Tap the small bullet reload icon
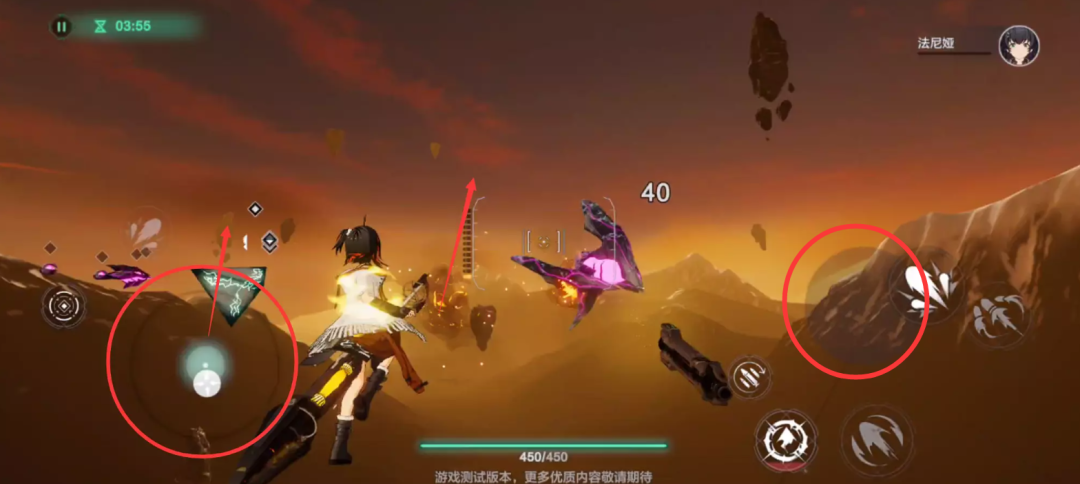The height and width of the screenshot is (484, 1080). pyautogui.click(x=749, y=376)
